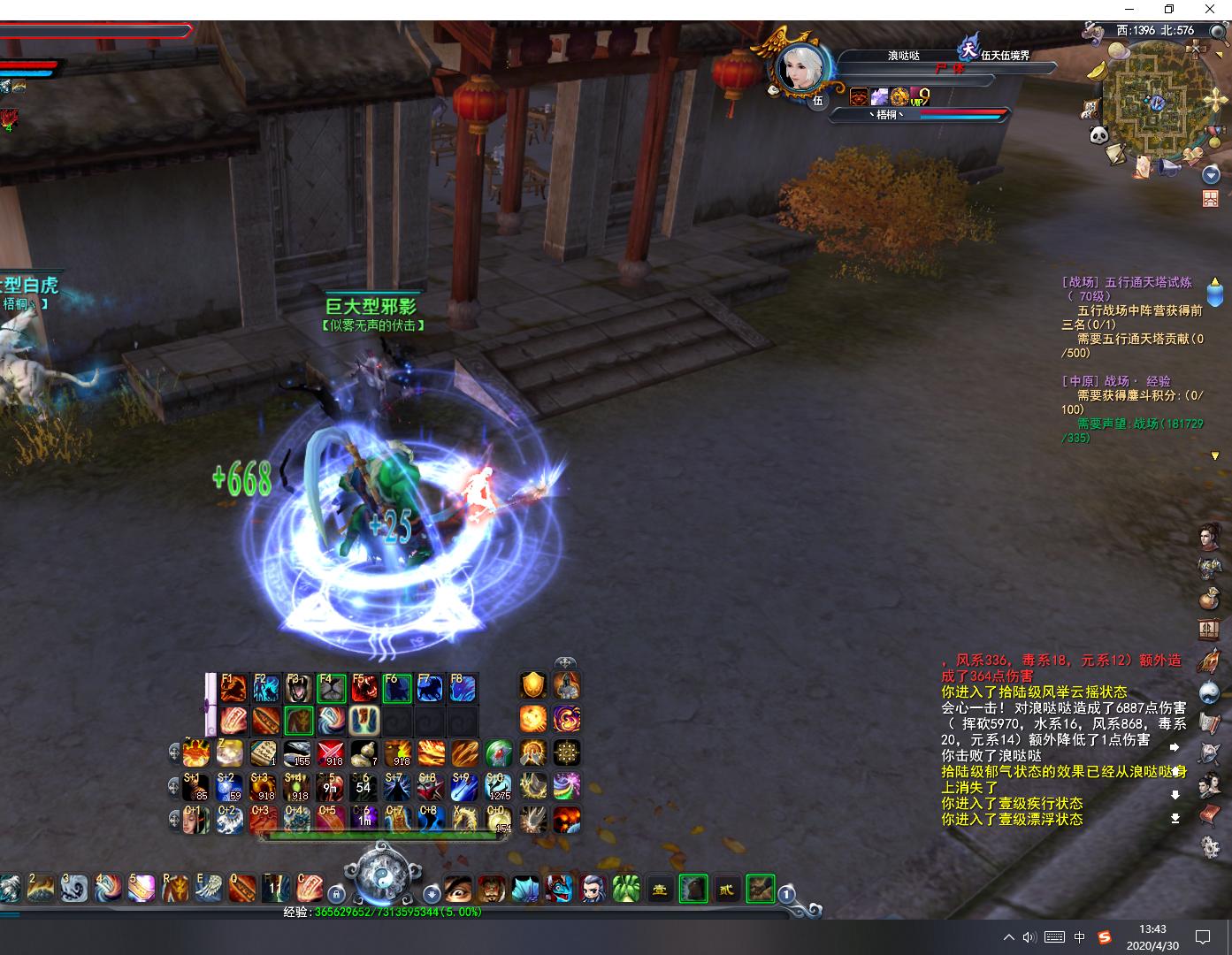This screenshot has height=955, width=1232.
Task: Use the gourd item with count 7
Action: pyautogui.click(x=364, y=753)
